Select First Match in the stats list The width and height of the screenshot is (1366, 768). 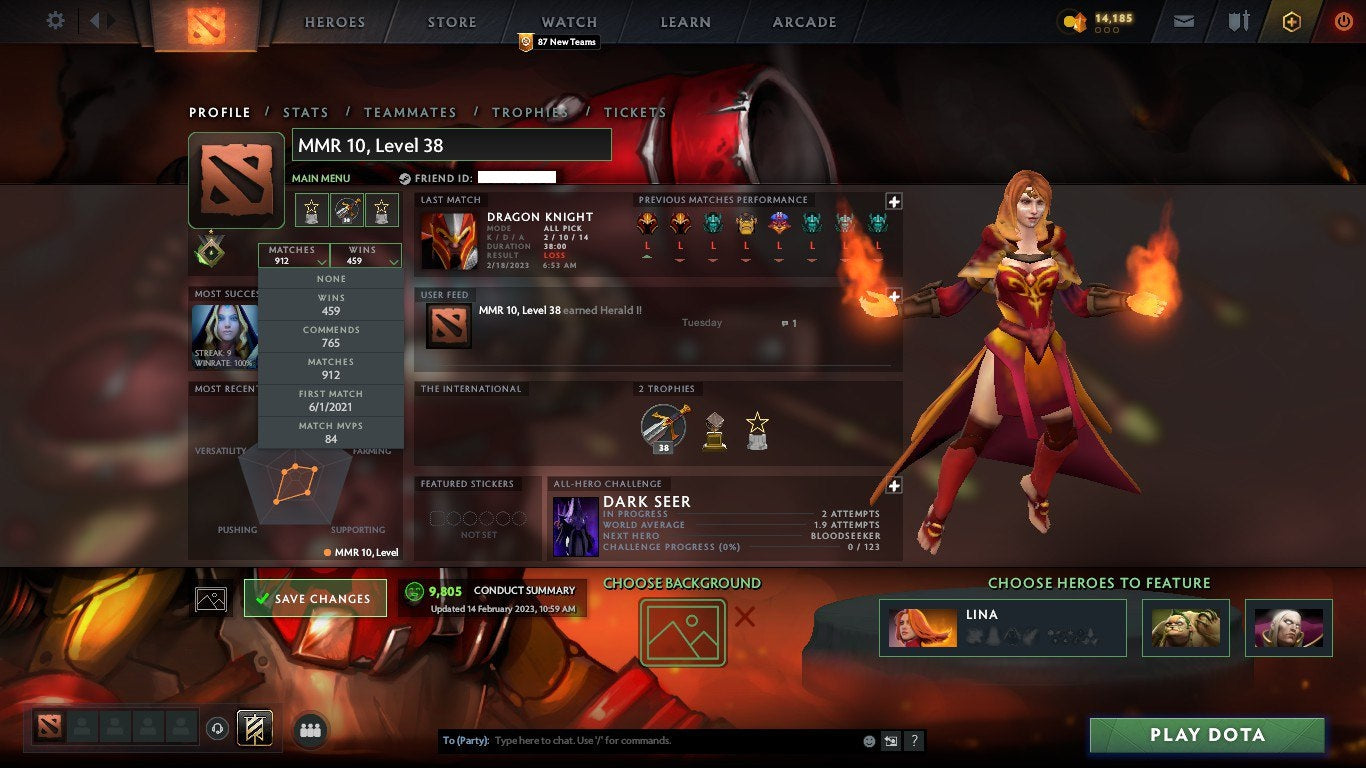pyautogui.click(x=330, y=399)
